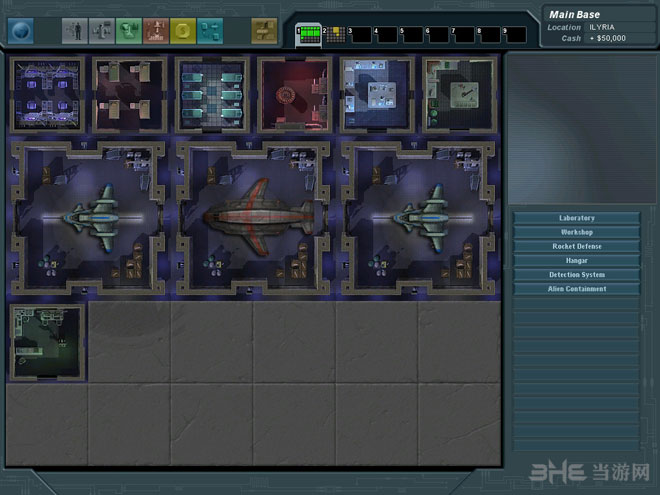The width and height of the screenshot is (660, 495).
Task: Choose Hangar from the build list
Action: click(576, 260)
